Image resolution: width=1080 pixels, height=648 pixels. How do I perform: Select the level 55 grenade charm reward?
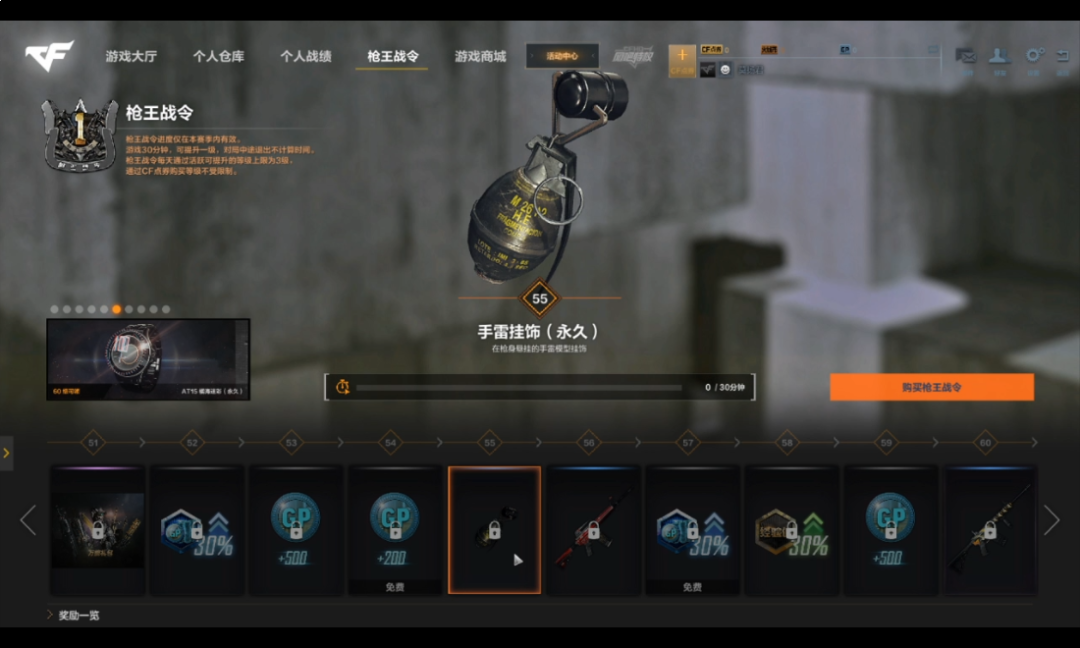pos(494,530)
